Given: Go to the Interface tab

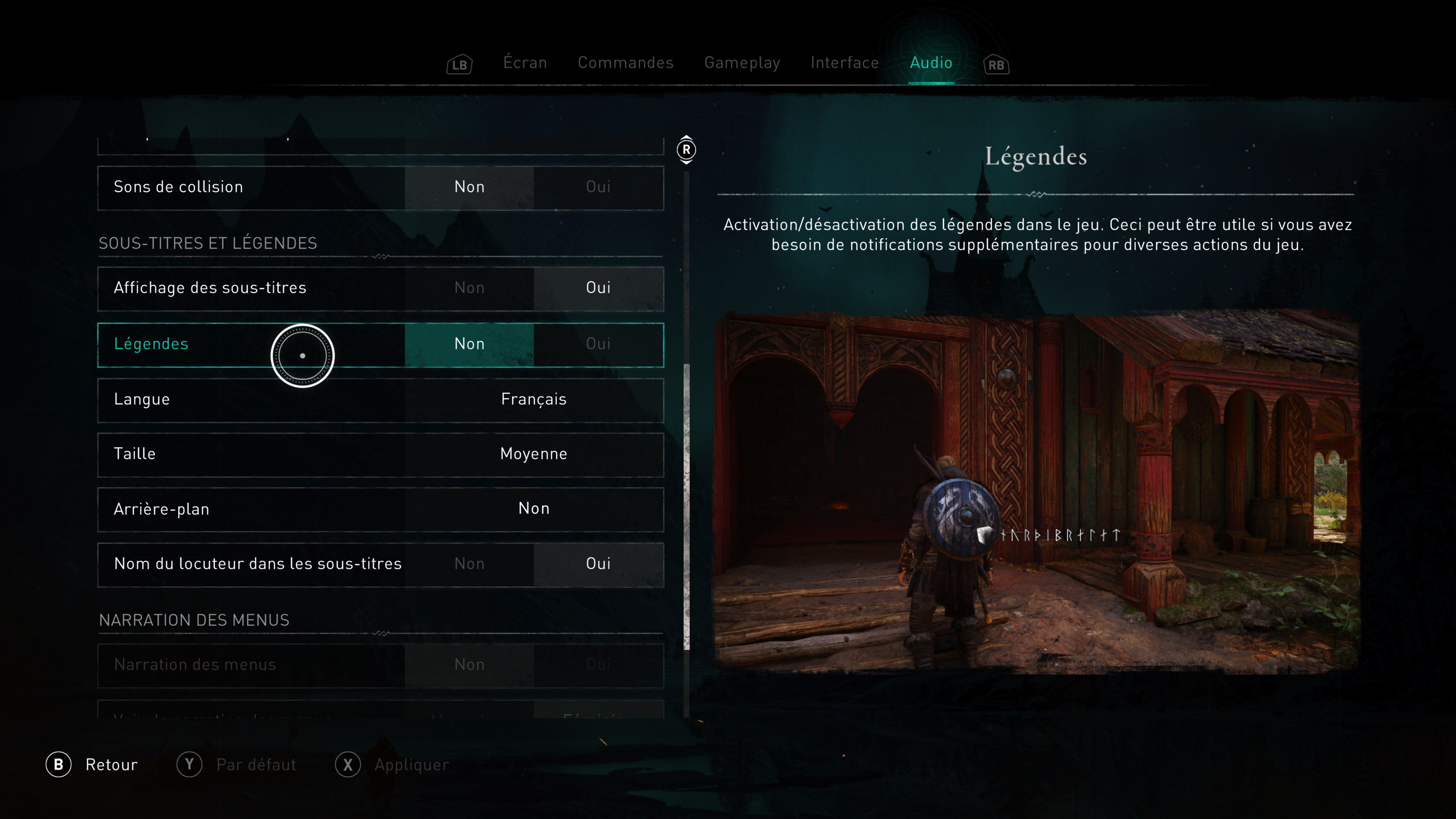Looking at the screenshot, I should pyautogui.click(x=844, y=62).
